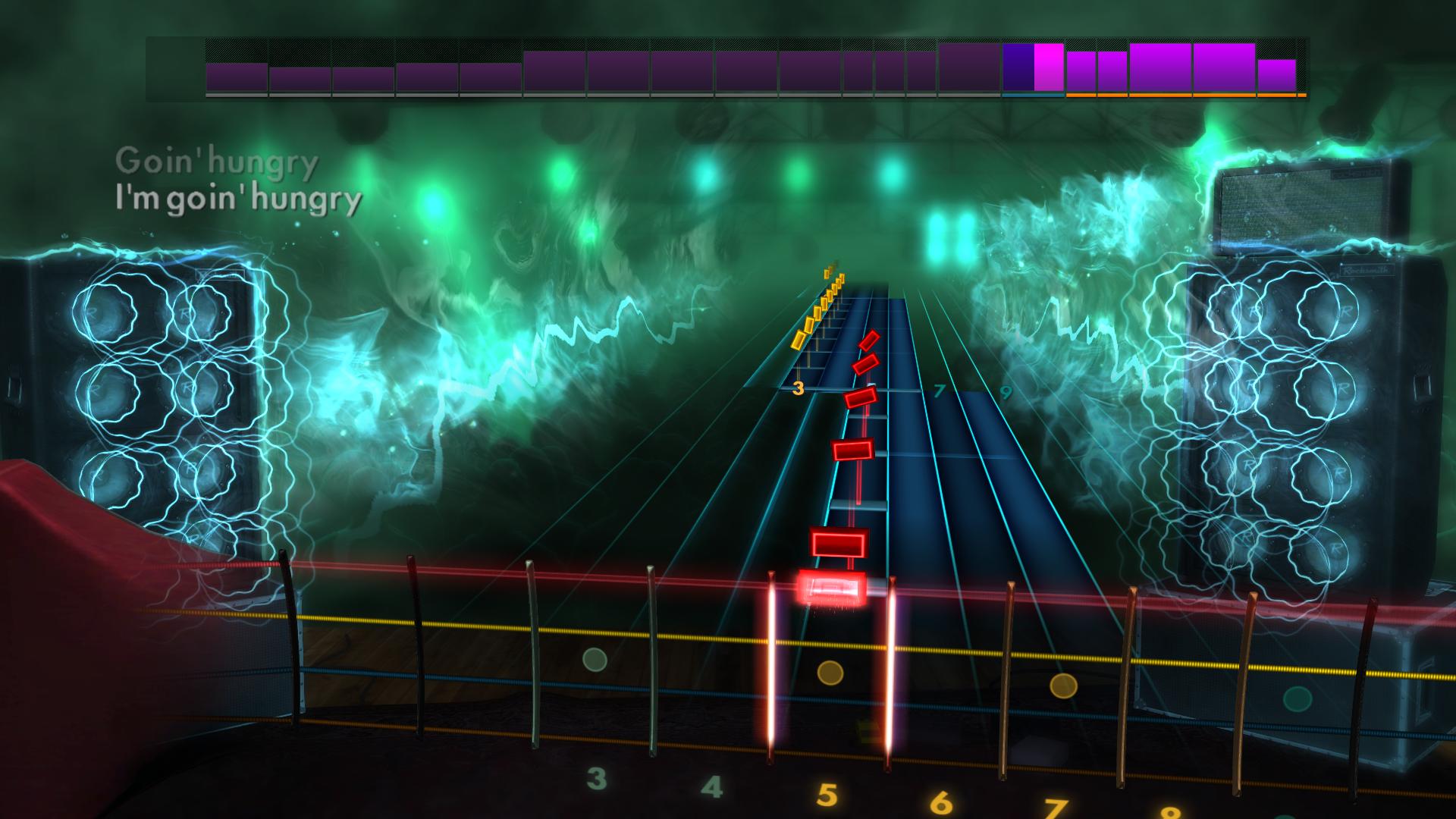
Task: Select the topmost red sliding note
Action: click(x=871, y=341)
